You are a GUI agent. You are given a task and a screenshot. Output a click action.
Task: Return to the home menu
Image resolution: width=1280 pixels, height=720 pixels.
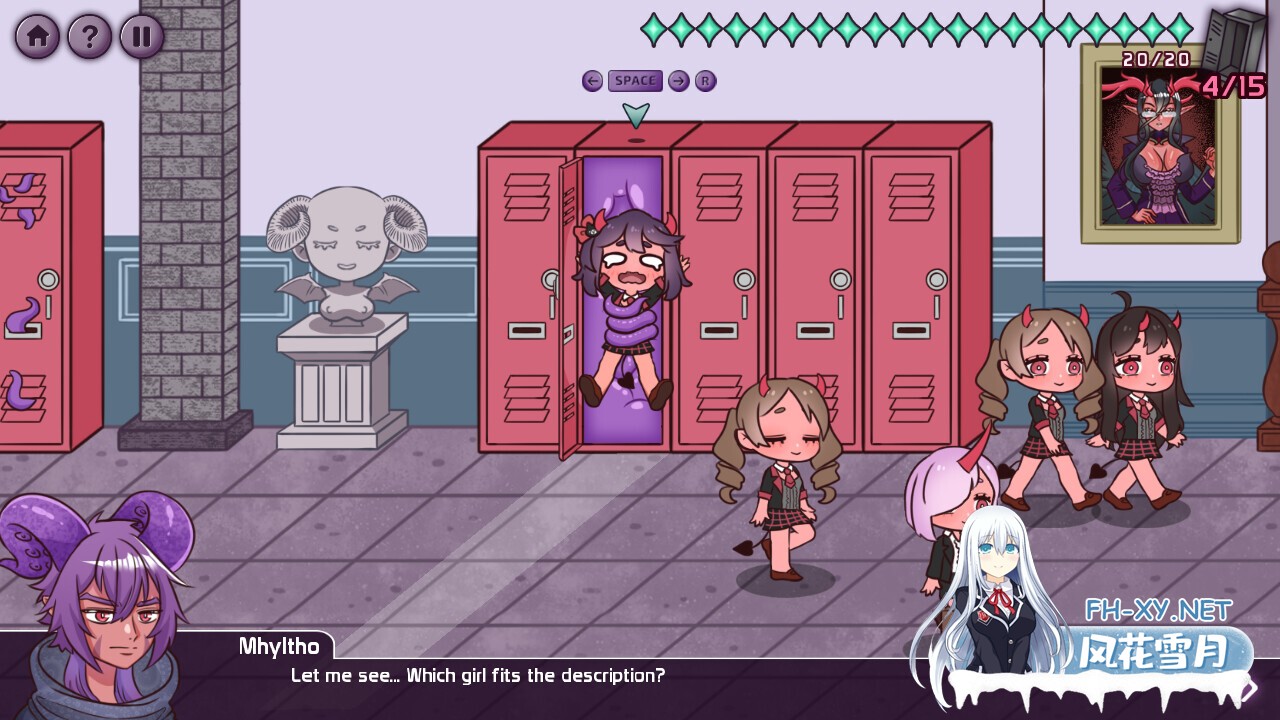37,37
